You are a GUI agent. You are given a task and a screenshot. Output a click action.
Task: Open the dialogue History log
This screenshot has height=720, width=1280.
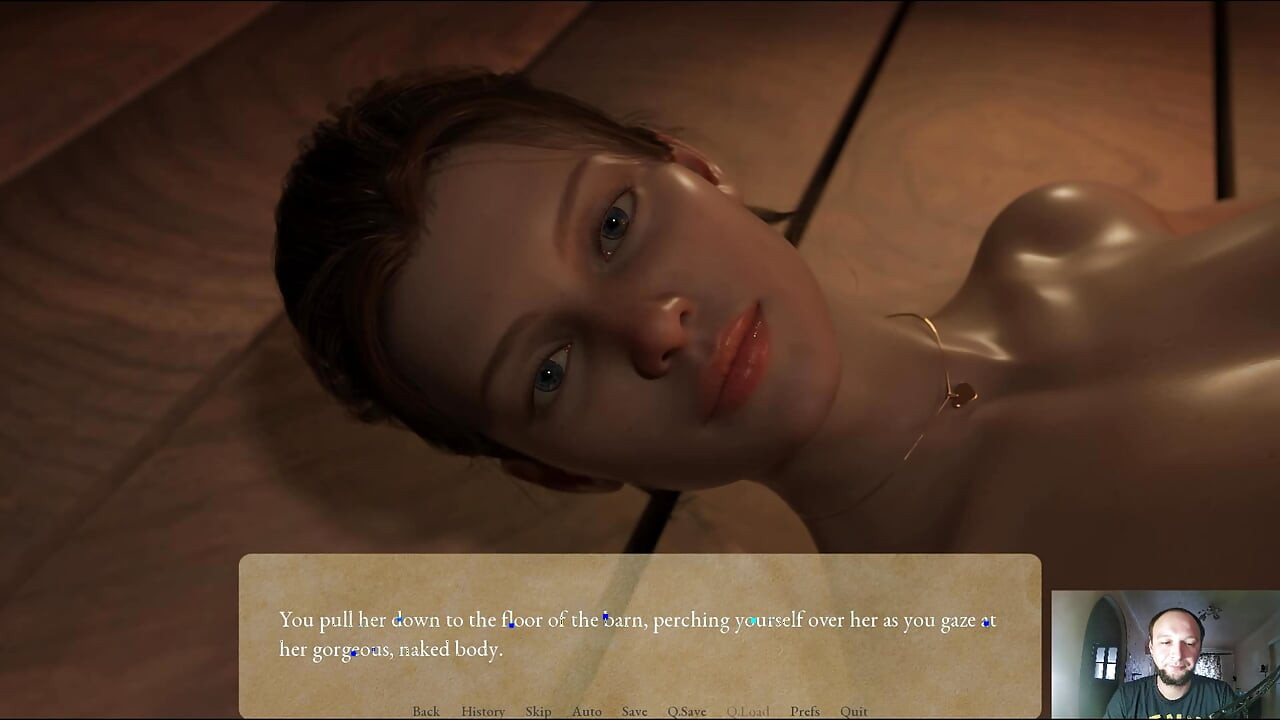click(483, 711)
